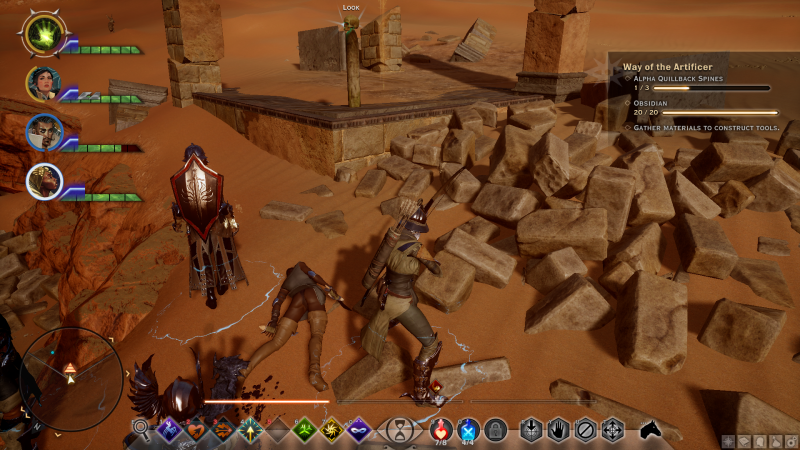
Task: Switch to the dark-haired woman's party portrait
Action: click(x=44, y=83)
